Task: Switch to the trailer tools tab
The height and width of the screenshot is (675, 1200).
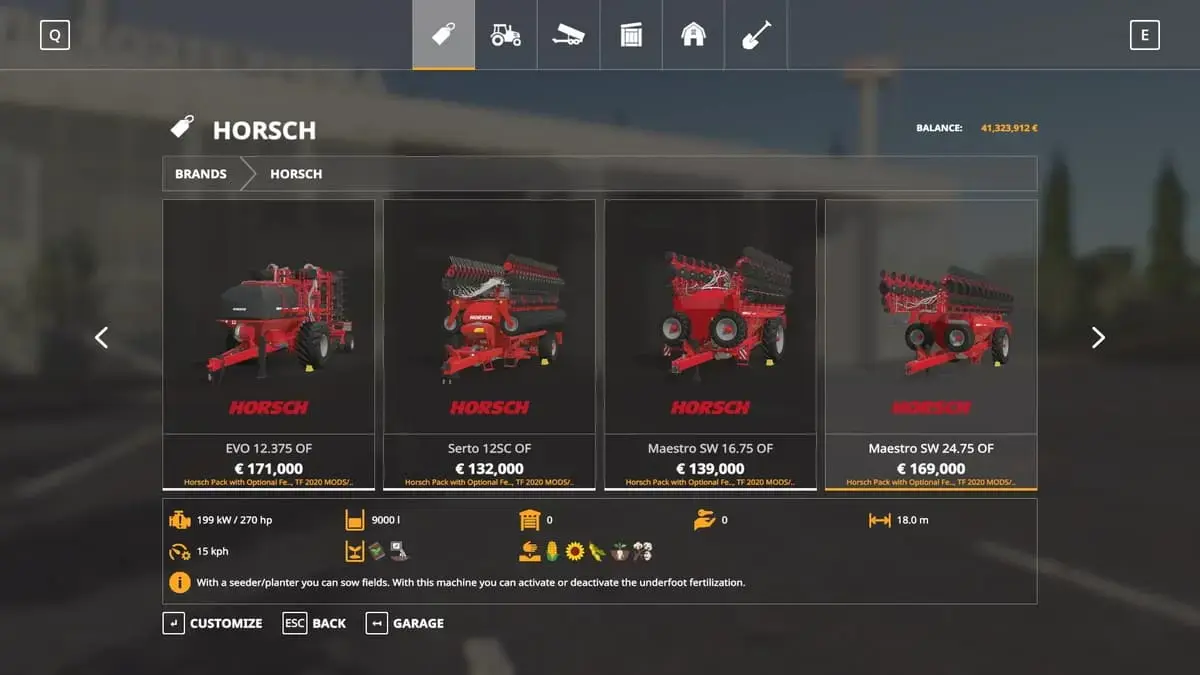Action: pyautogui.click(x=568, y=35)
